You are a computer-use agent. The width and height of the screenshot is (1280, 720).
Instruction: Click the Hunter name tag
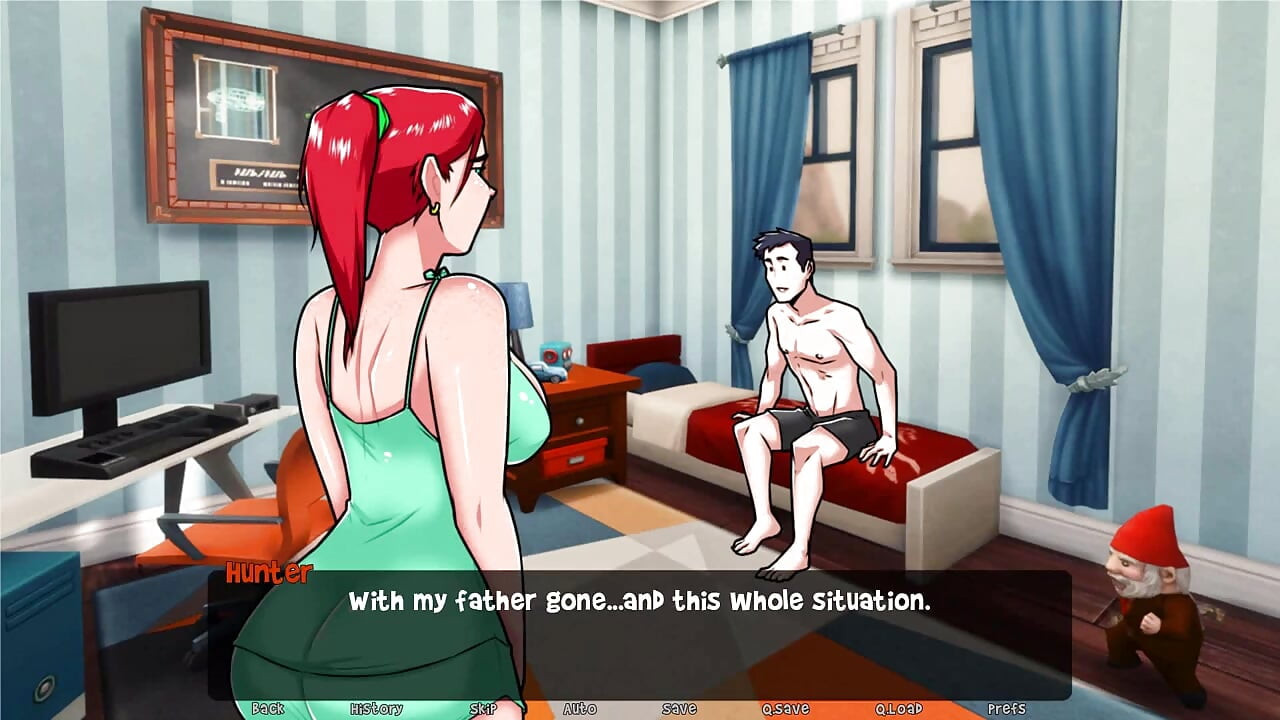pos(267,575)
